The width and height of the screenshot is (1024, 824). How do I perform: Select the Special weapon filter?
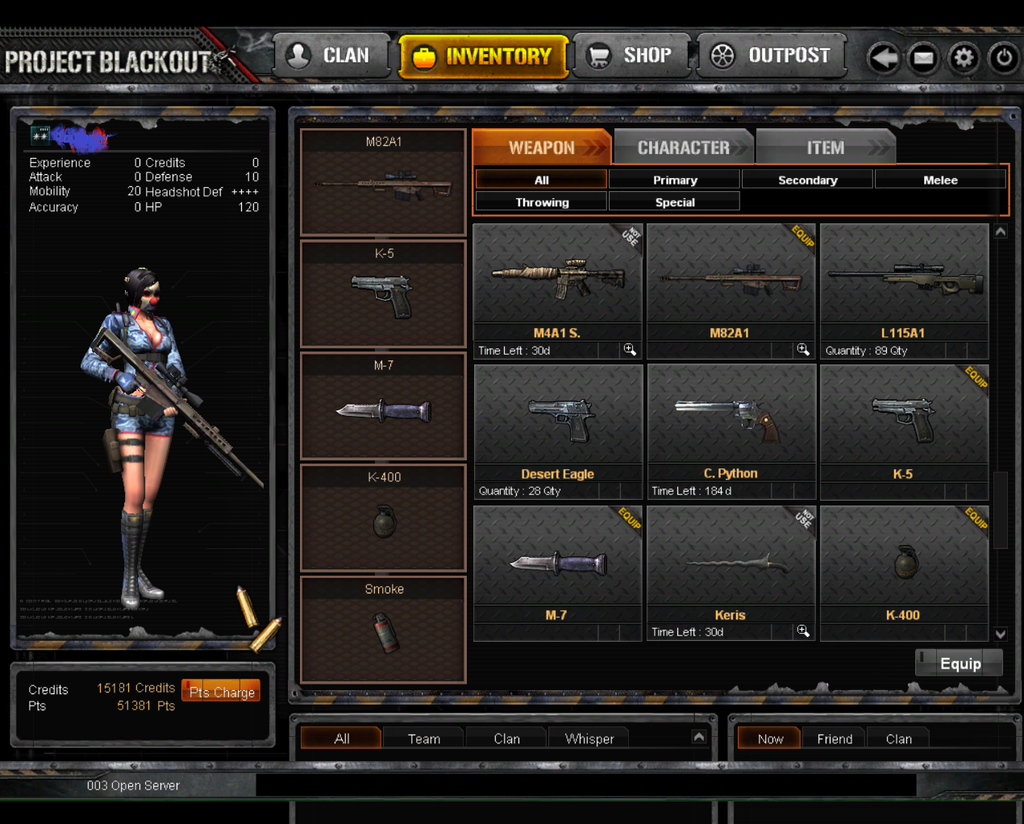tap(675, 202)
